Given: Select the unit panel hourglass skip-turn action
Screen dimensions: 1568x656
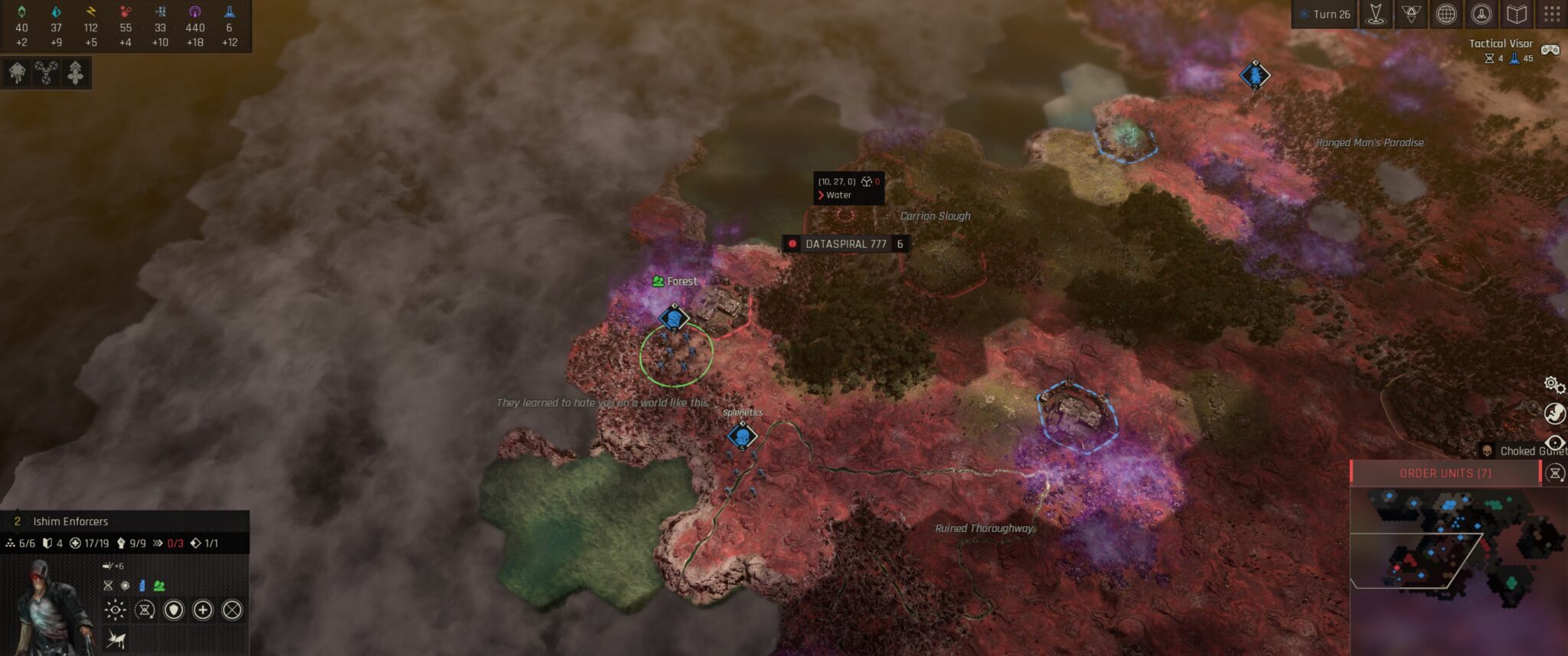Looking at the screenshot, I should pos(145,610).
